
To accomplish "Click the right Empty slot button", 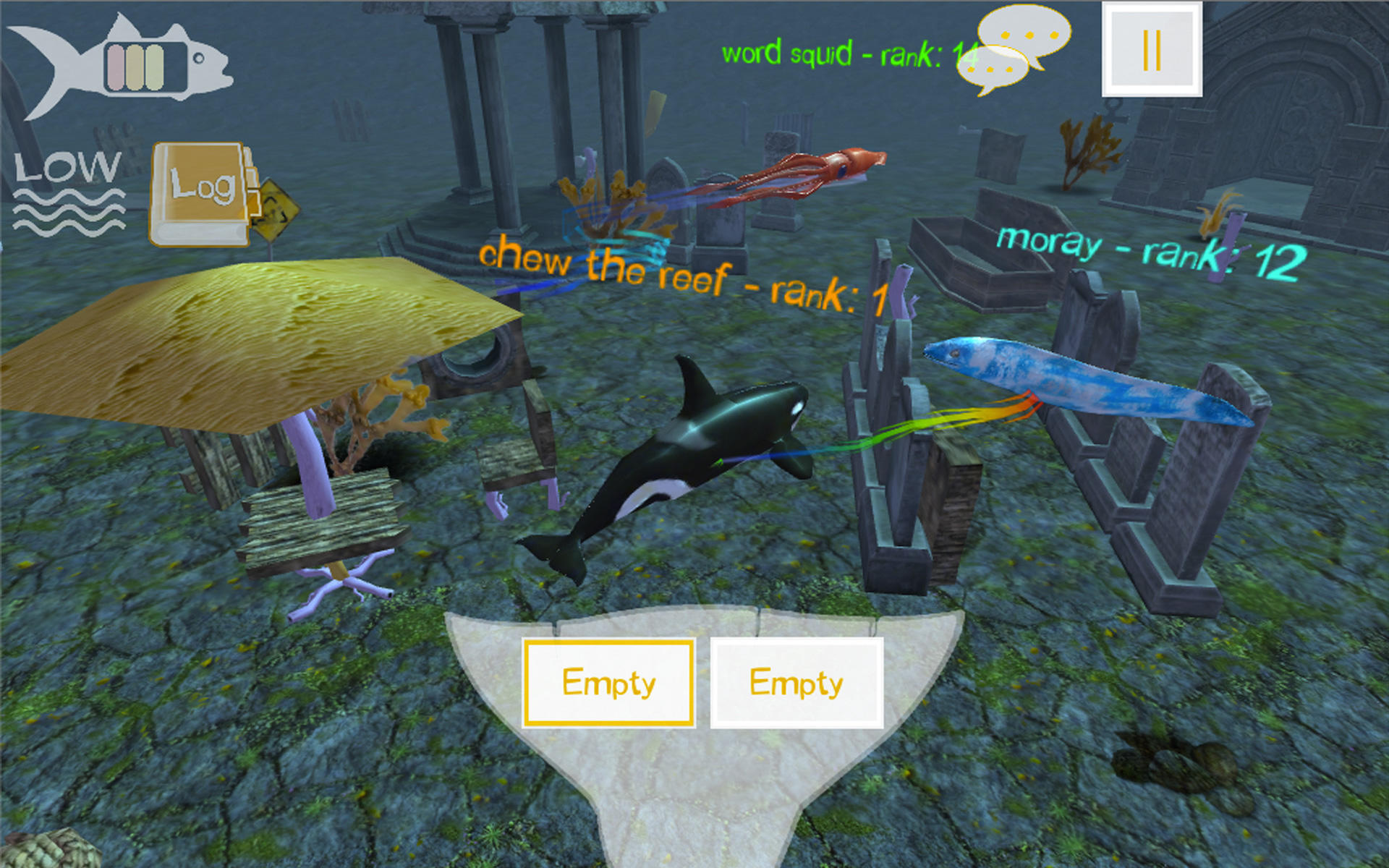I will 798,681.
